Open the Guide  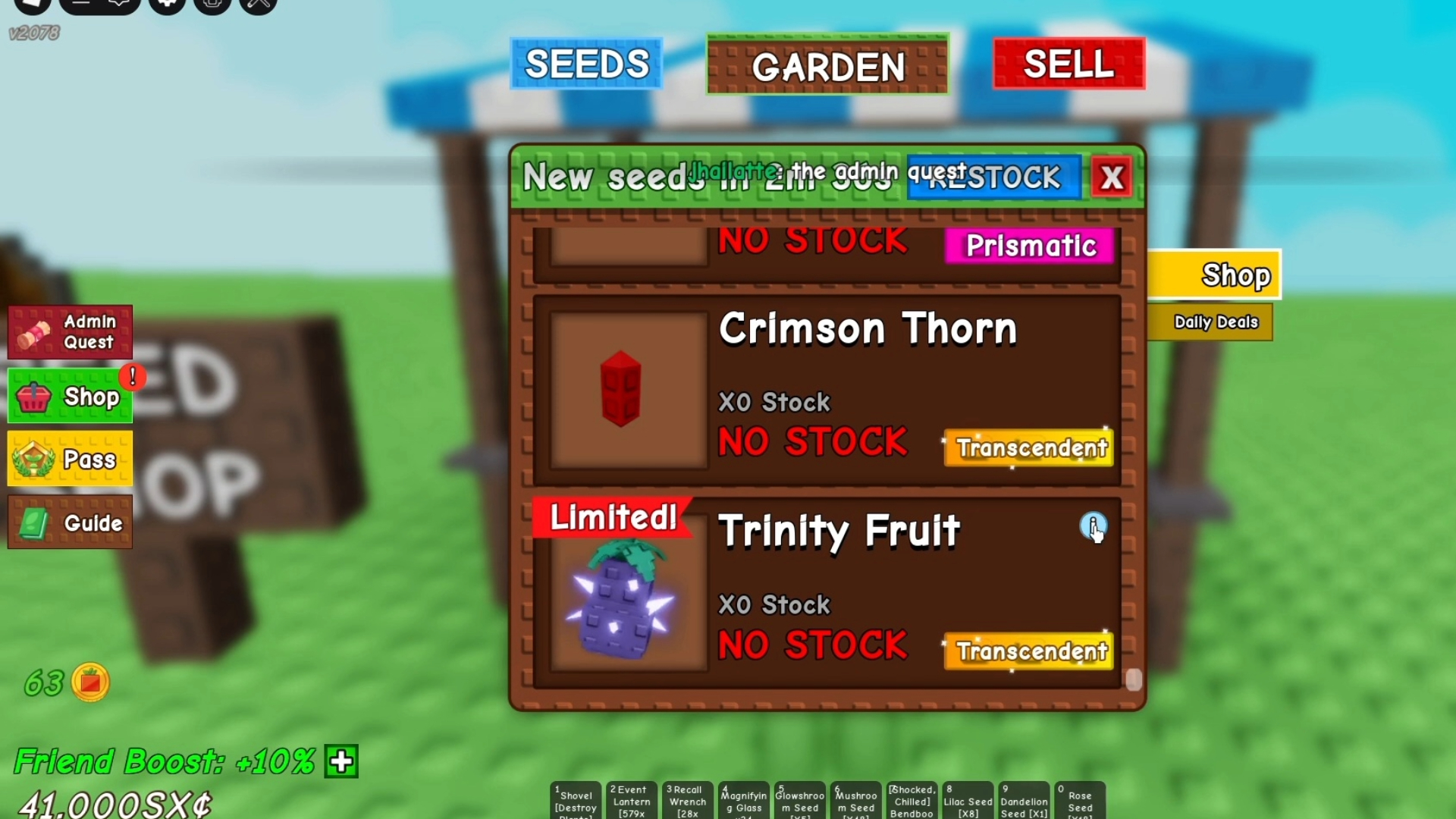coord(70,522)
